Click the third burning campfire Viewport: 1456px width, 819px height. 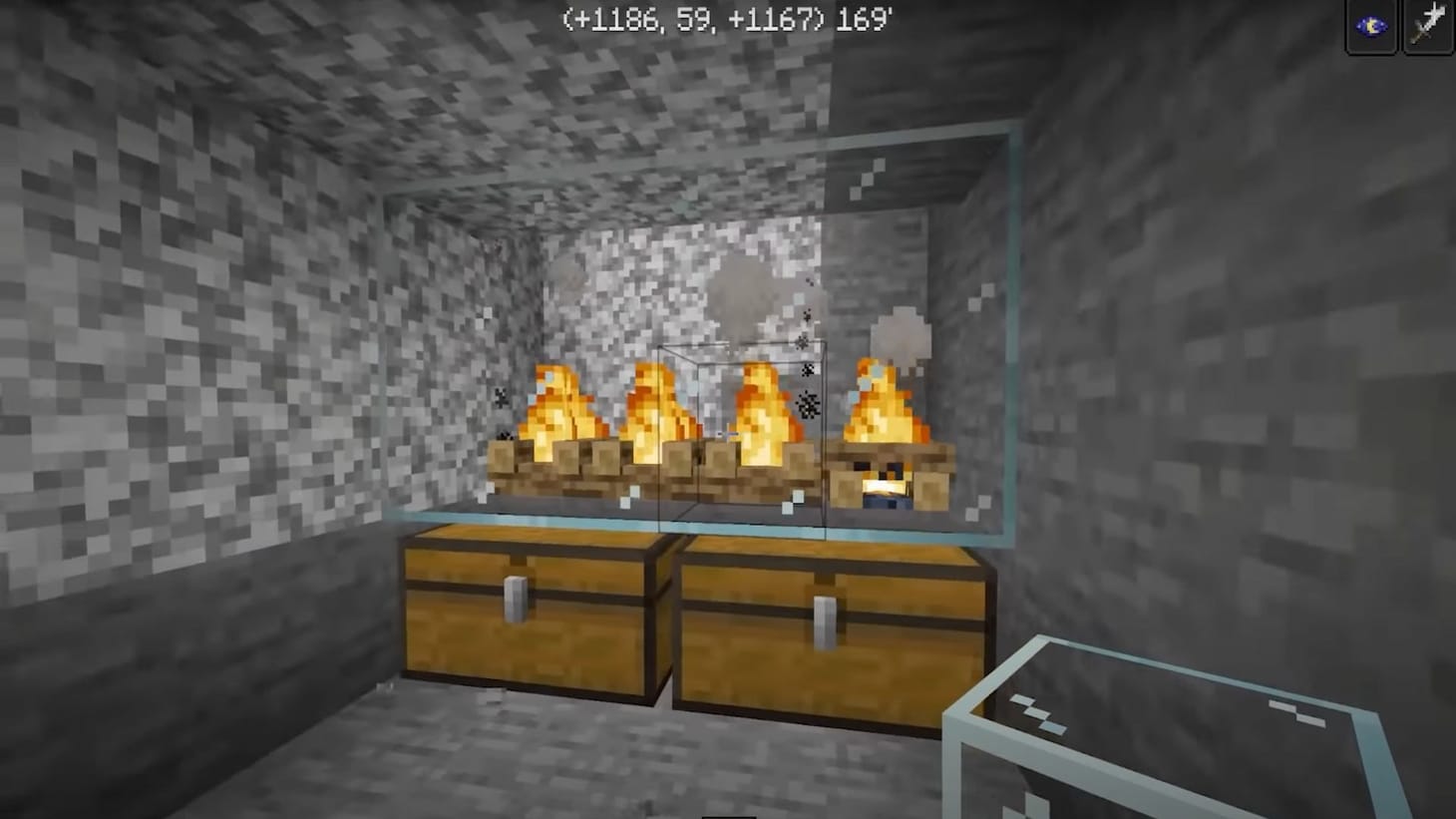coord(763,404)
